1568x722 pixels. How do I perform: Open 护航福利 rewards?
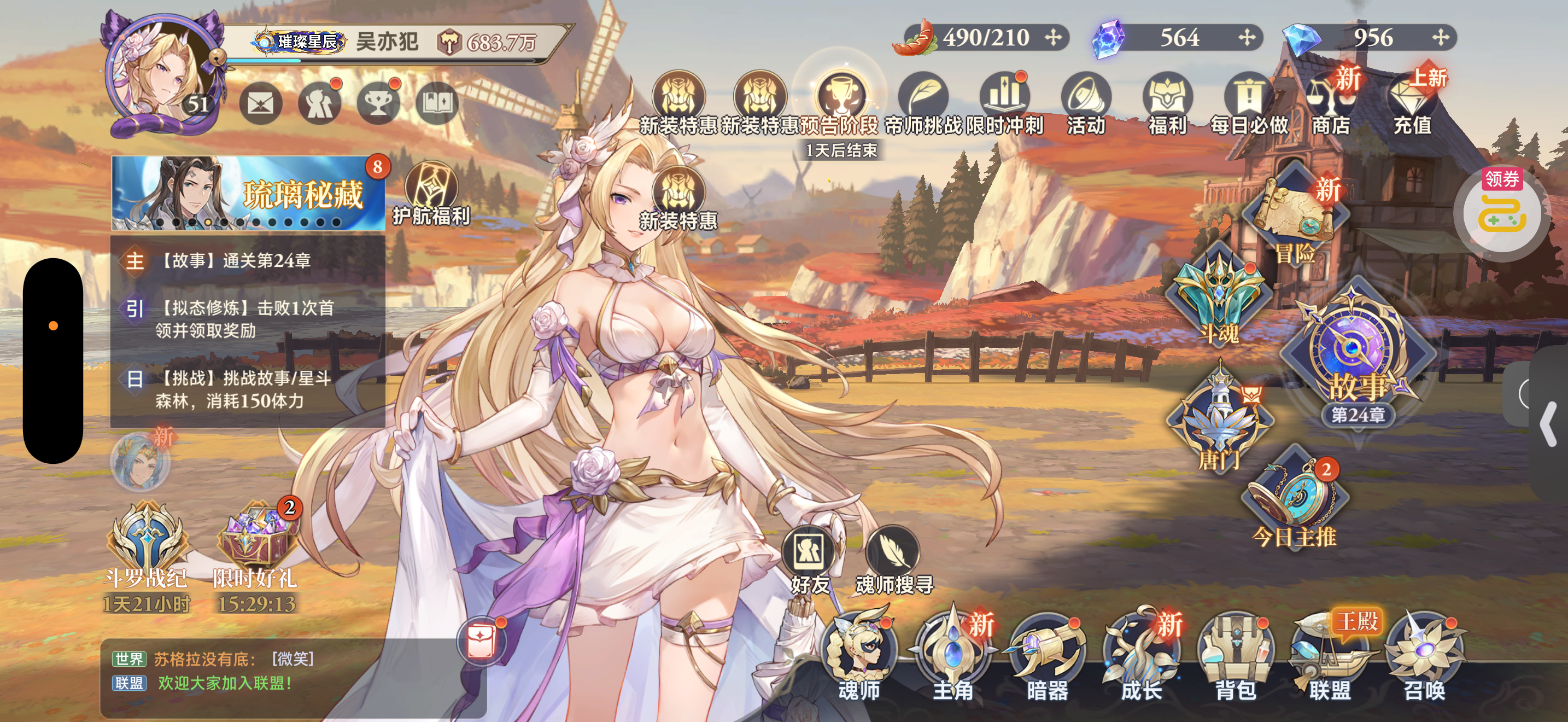(x=431, y=194)
